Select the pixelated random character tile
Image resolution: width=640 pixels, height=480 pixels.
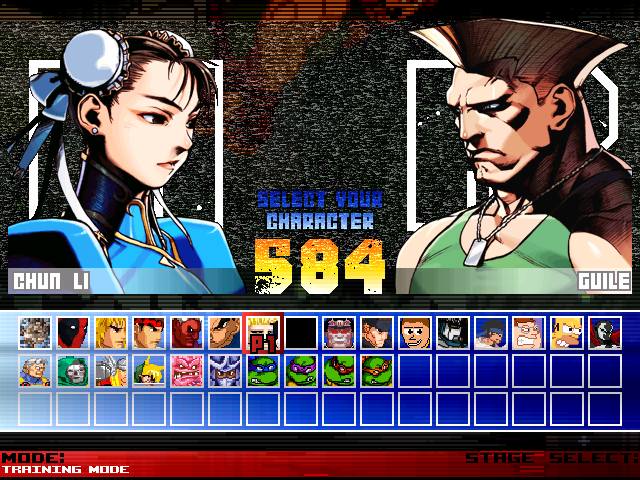click(35, 332)
